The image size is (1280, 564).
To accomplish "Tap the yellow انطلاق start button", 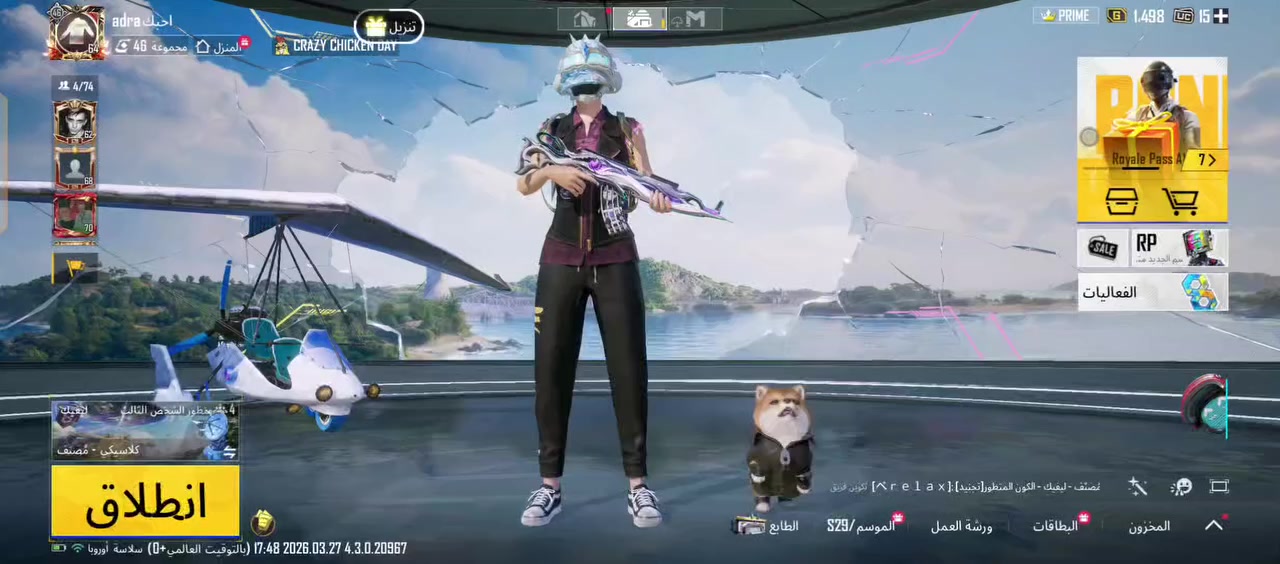I will tap(145, 501).
